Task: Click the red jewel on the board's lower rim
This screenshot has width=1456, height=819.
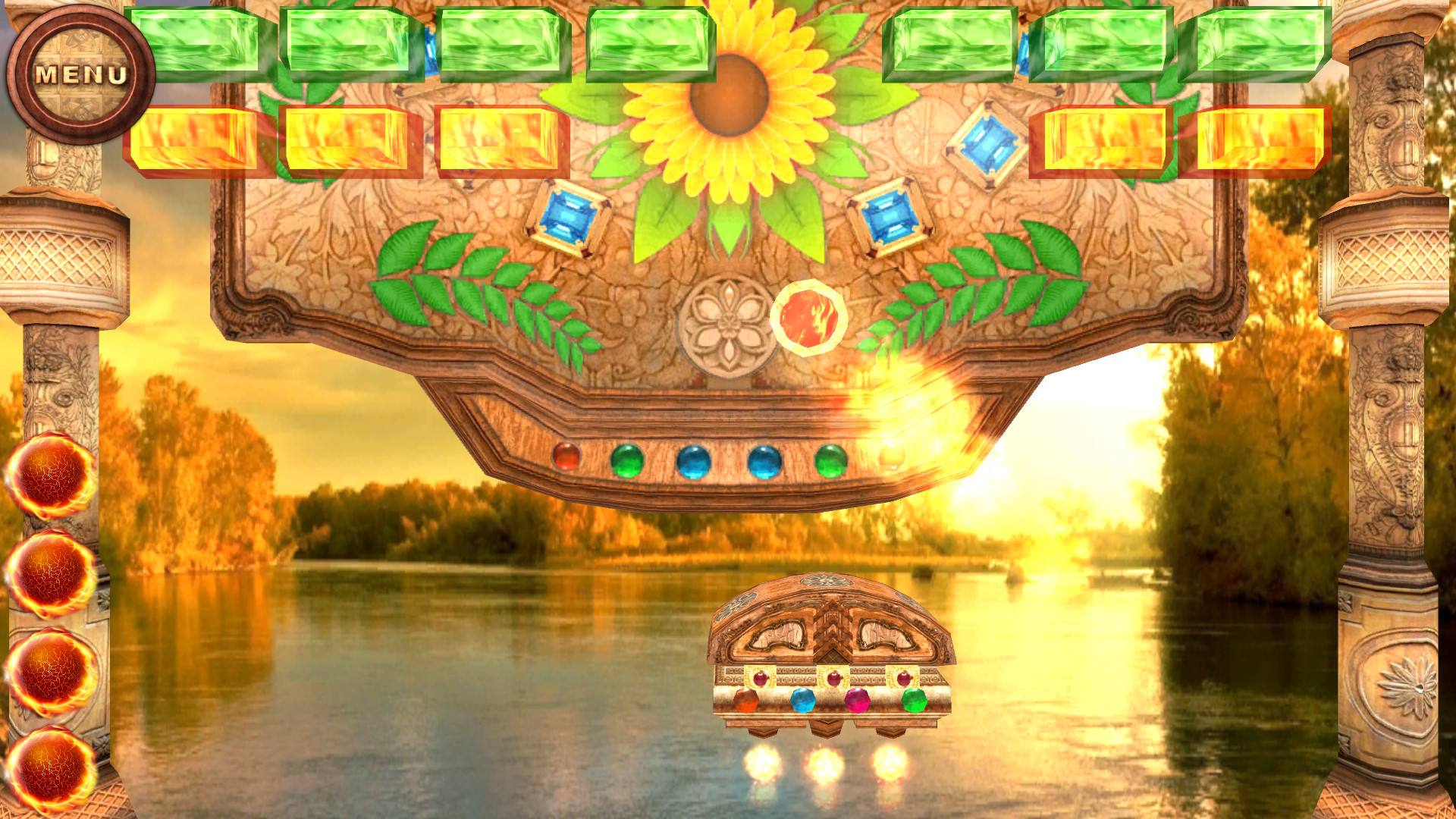Action: click(566, 457)
